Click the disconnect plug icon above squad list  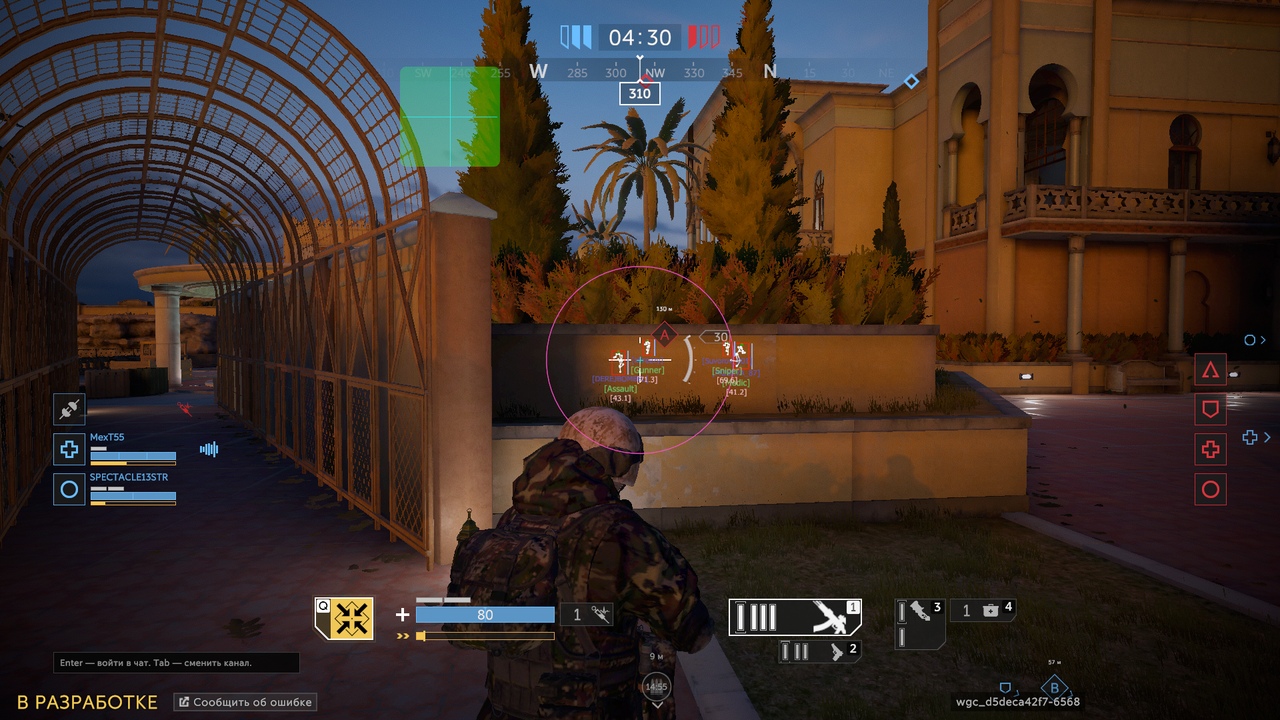point(69,408)
